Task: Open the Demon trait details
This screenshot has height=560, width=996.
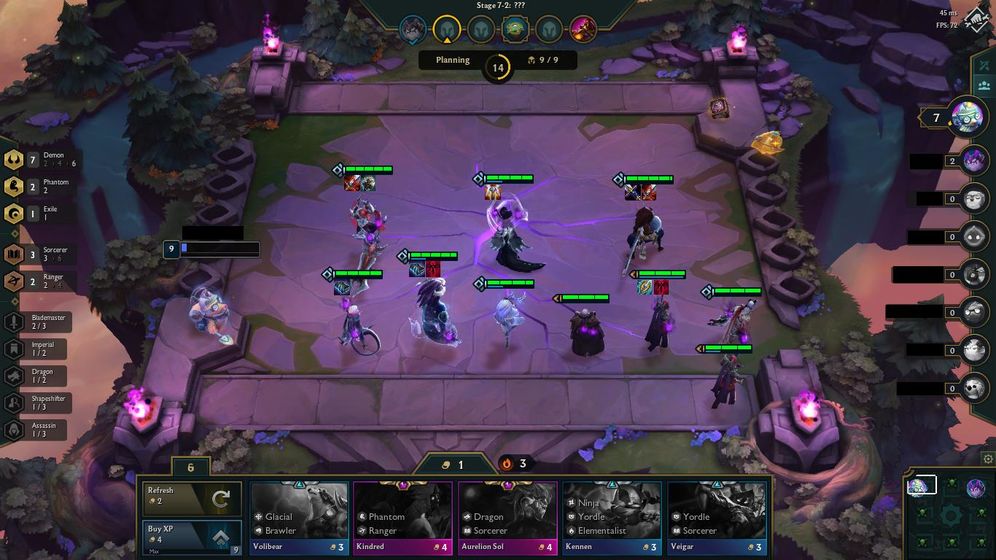Action: tap(14, 161)
